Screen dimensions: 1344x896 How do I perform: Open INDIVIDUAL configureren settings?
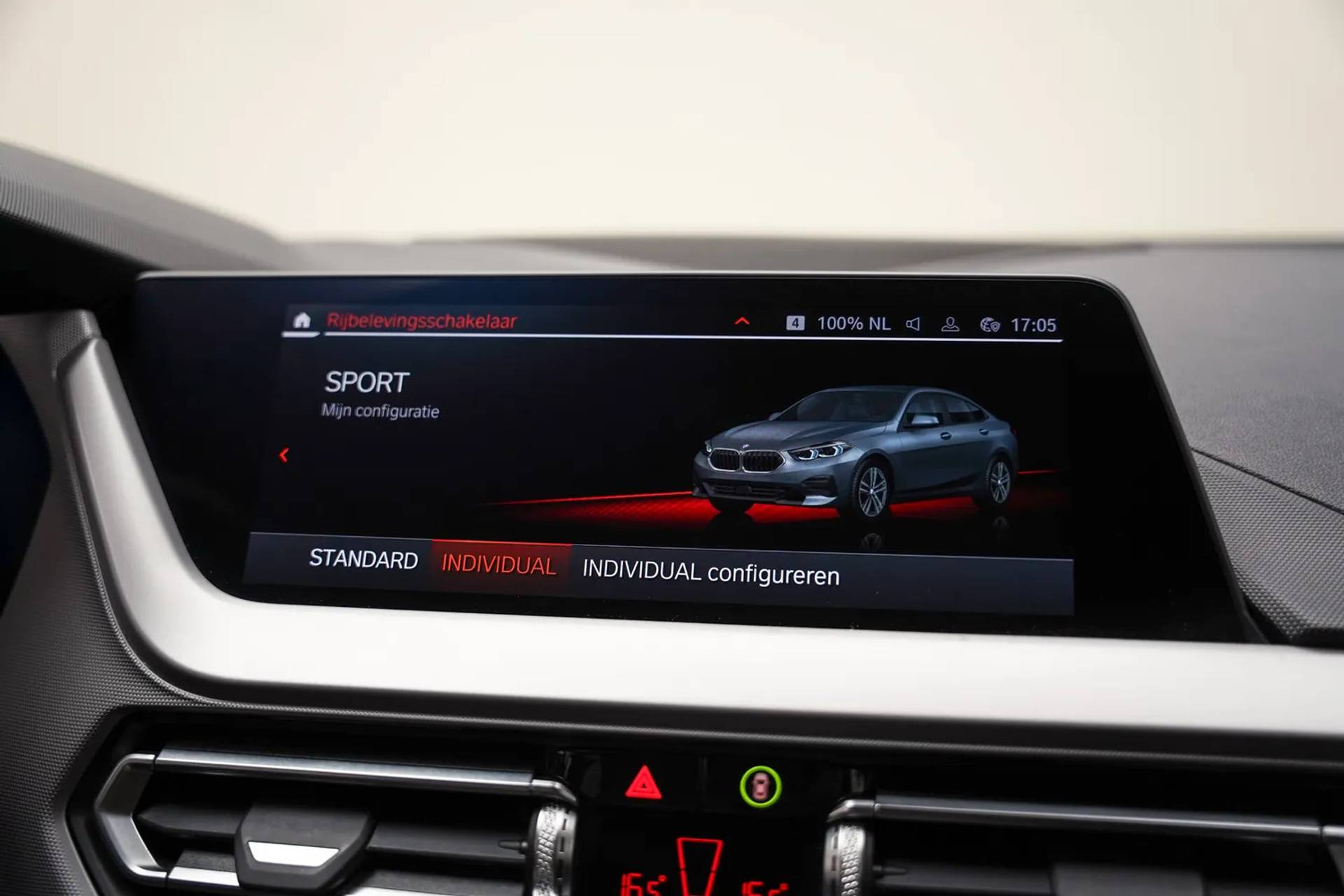click(710, 573)
